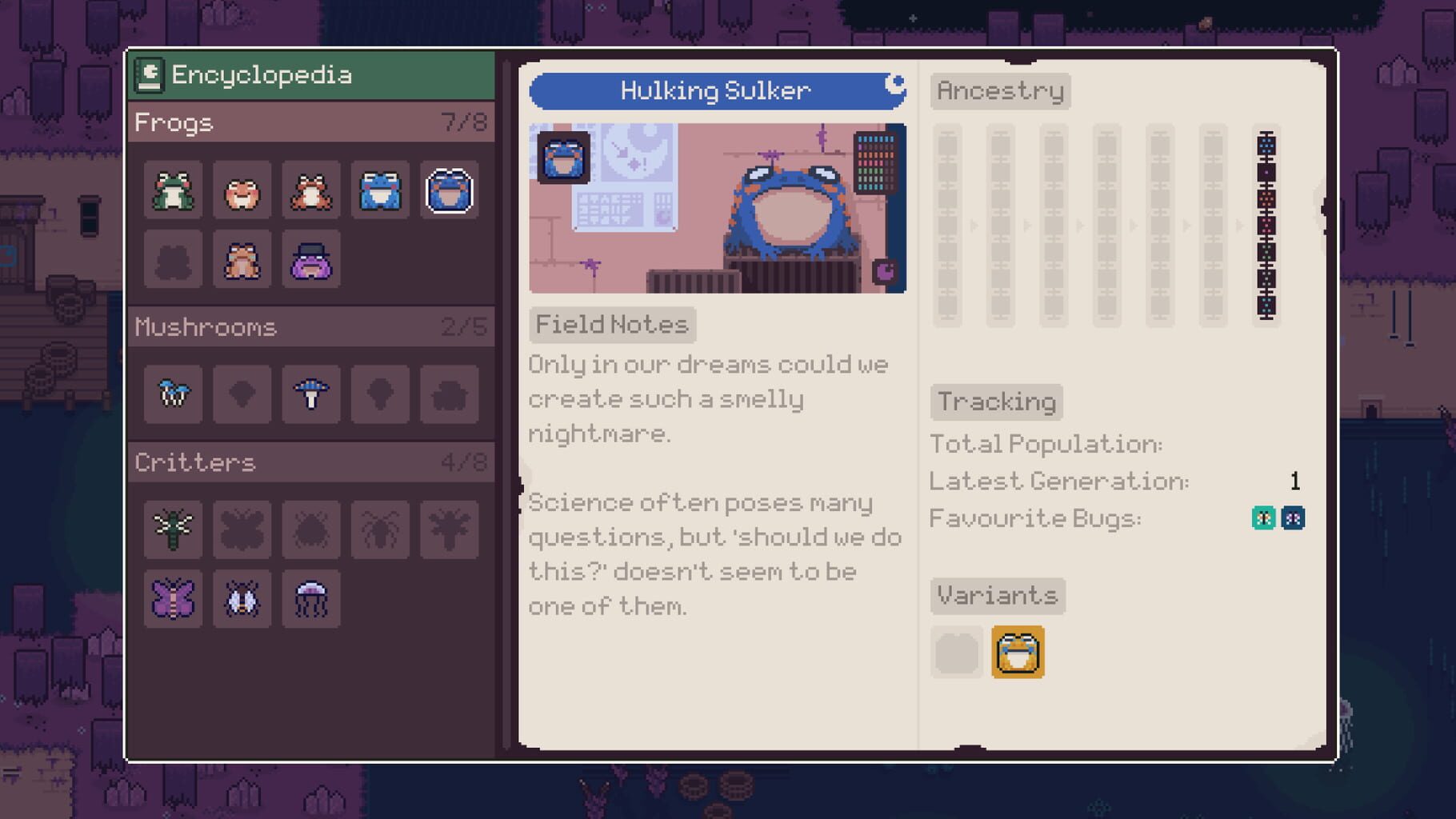Select the dragonfly critter entry
This screenshot has height=819, width=1456.
coord(173,529)
